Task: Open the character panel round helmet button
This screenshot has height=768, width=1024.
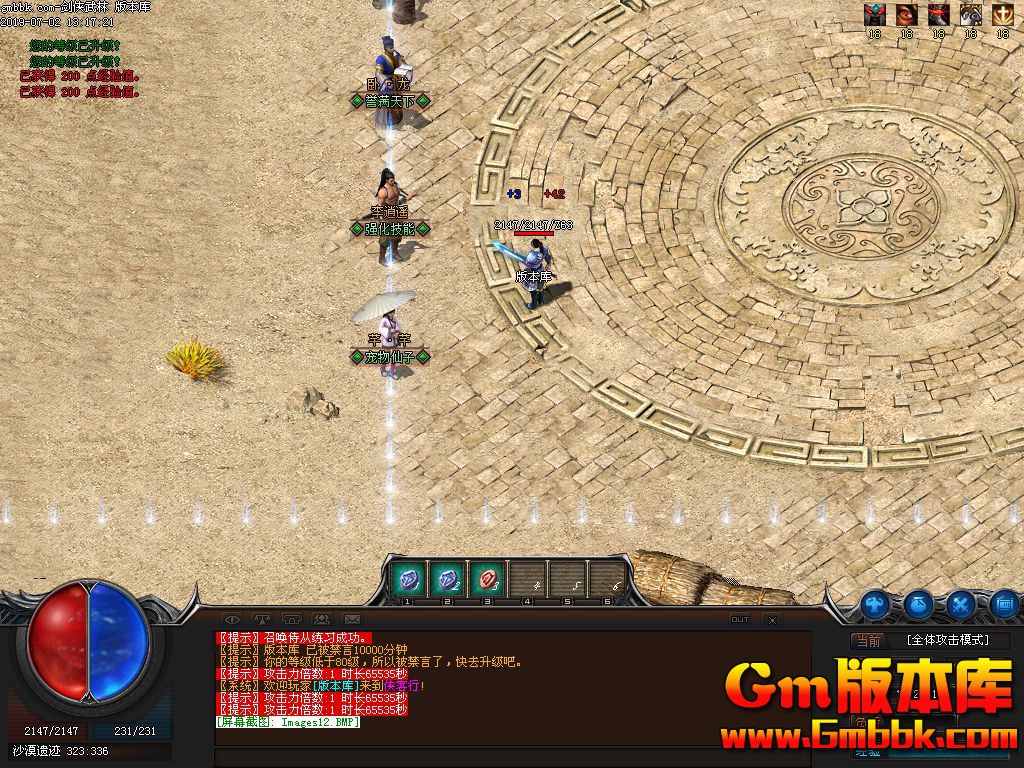Action: 877,604
